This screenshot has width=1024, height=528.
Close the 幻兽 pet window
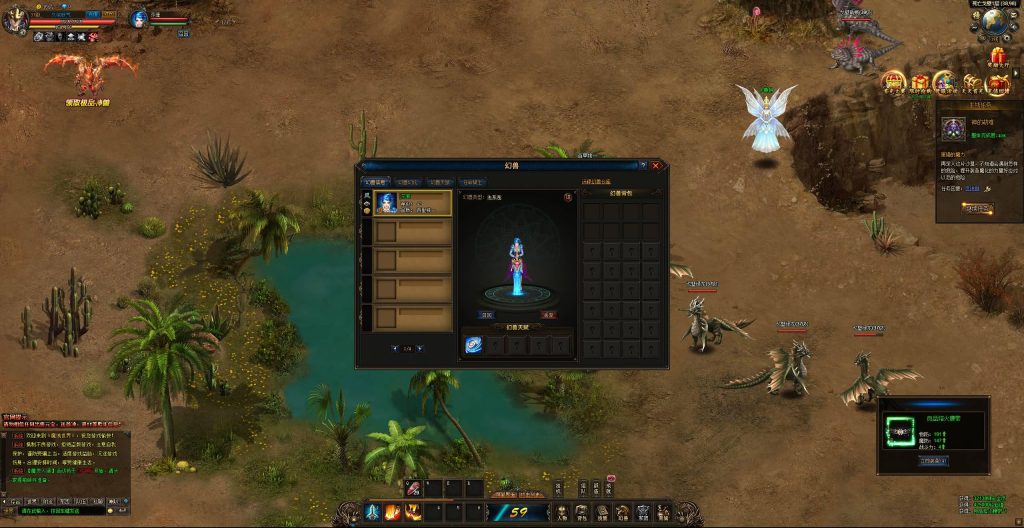655,165
